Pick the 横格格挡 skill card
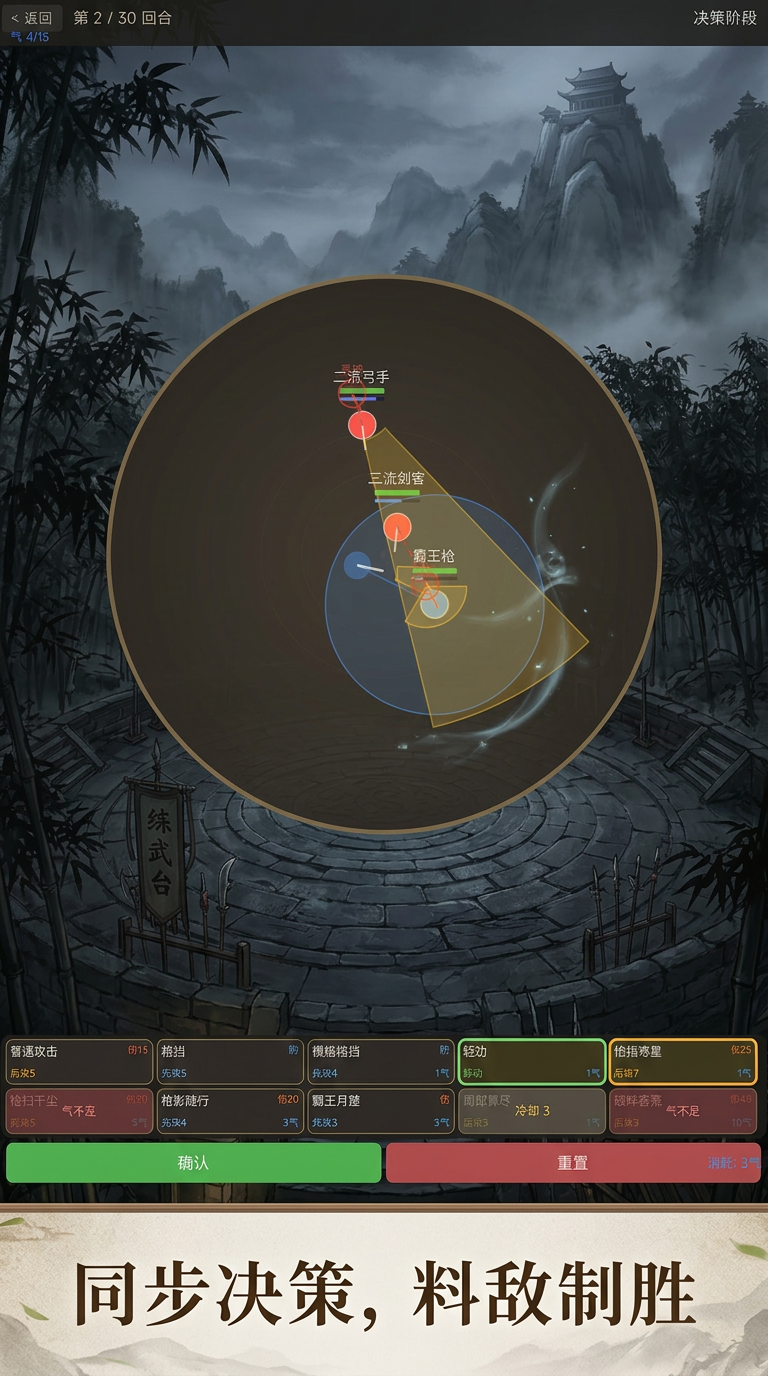Screen dimensions: 768x1376 click(x=381, y=1062)
